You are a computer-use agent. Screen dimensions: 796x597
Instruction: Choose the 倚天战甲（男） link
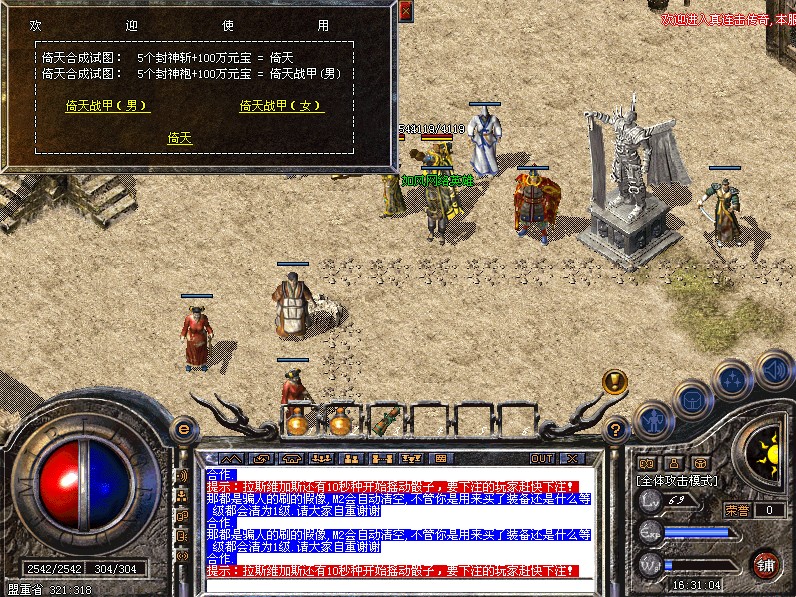107,106
